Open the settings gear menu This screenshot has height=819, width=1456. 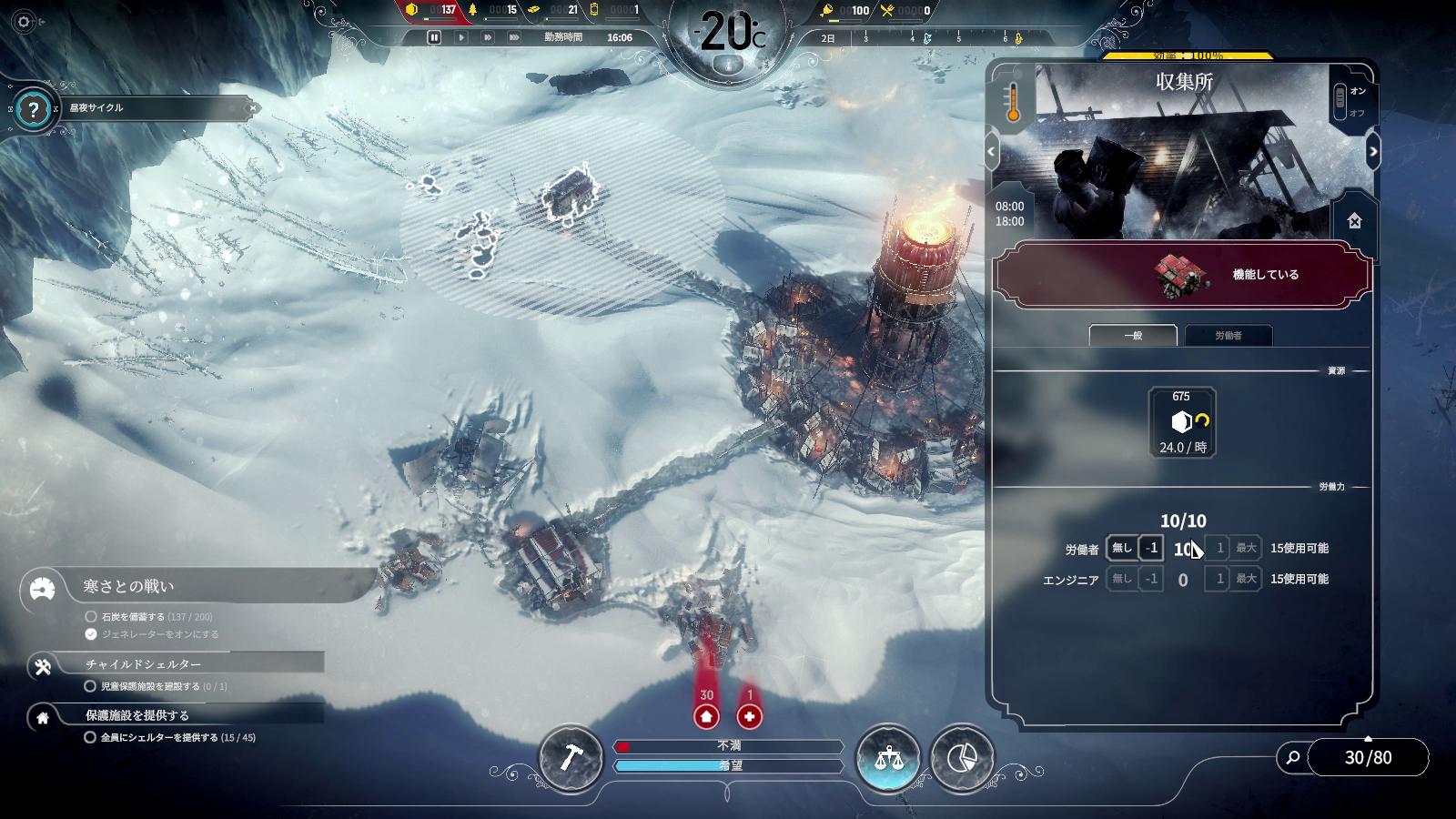(24, 22)
